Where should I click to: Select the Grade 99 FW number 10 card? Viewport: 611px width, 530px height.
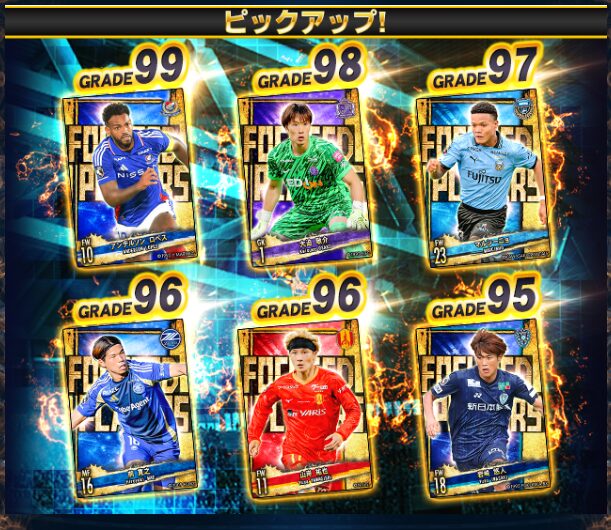[x=130, y=180]
